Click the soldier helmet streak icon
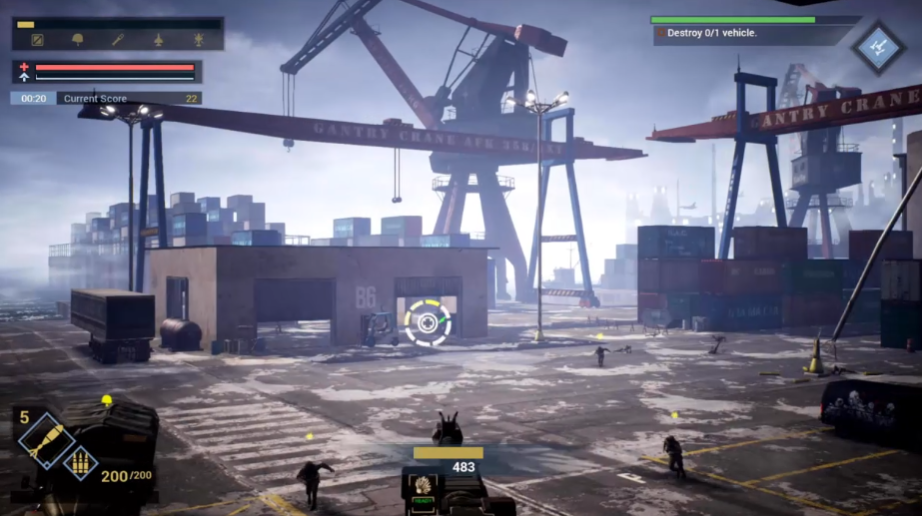The image size is (922, 516). (x=78, y=40)
